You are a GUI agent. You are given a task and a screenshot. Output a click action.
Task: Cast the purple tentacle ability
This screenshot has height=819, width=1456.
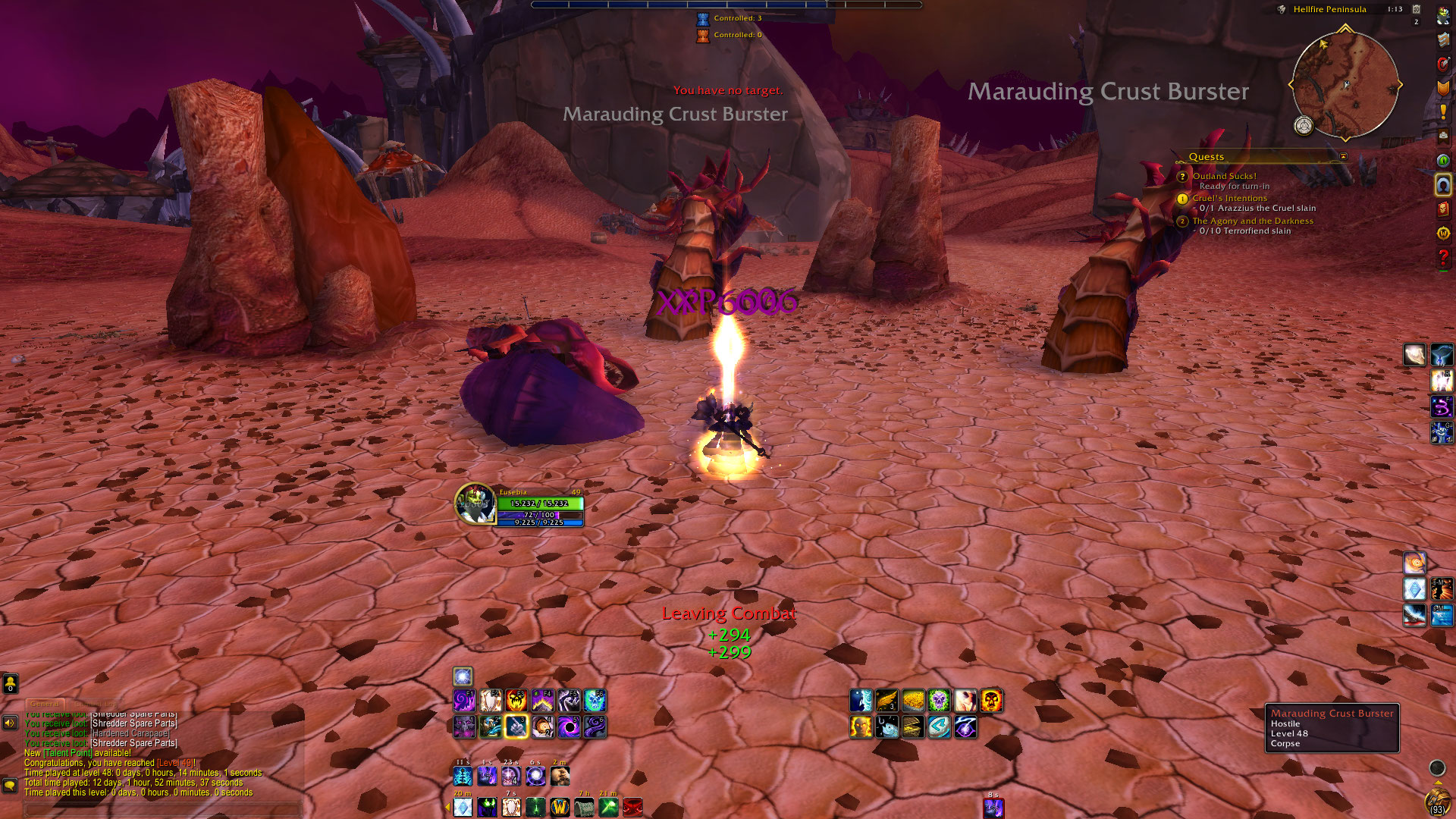click(595, 727)
